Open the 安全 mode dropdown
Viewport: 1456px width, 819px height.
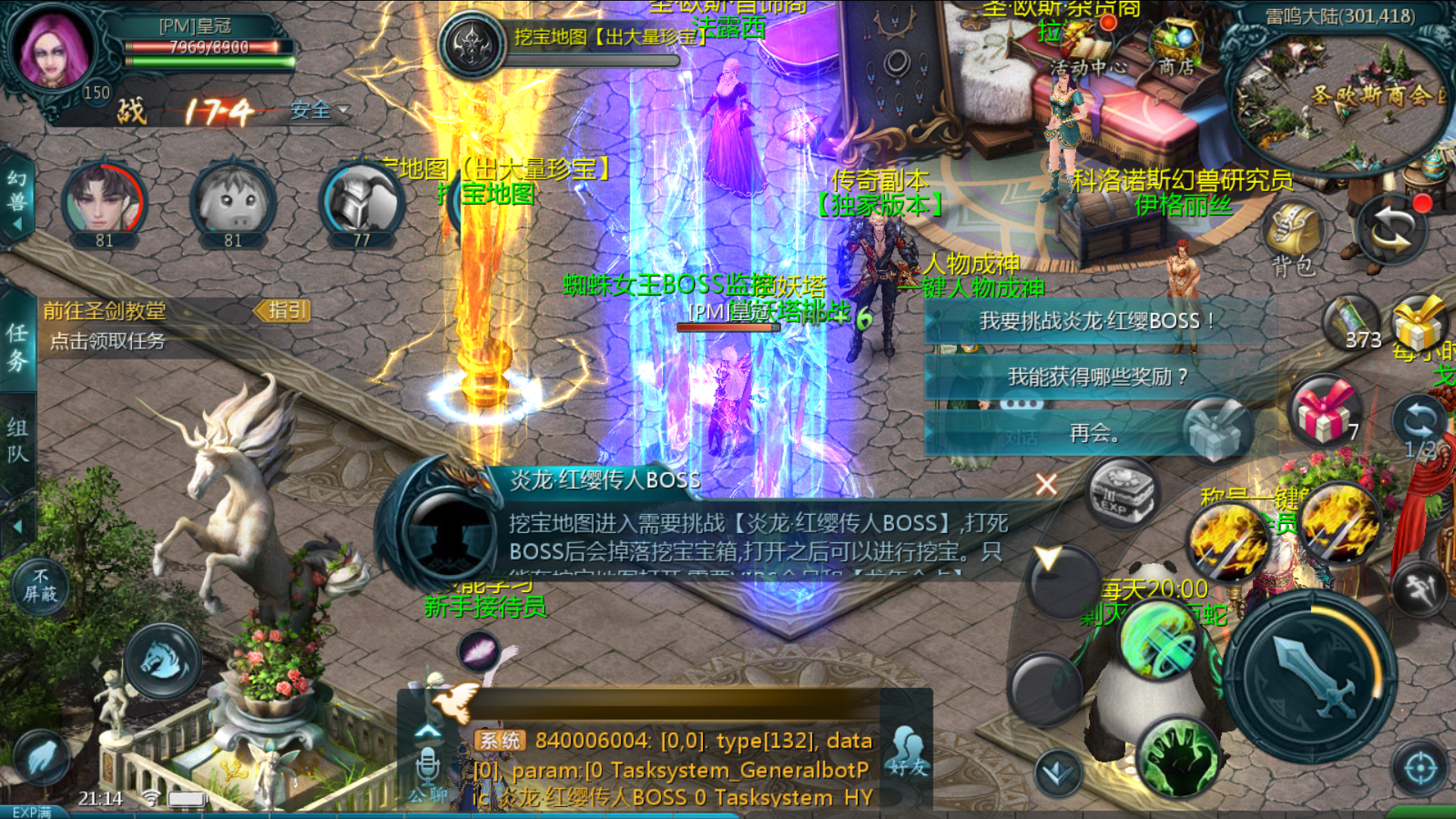pyautogui.click(x=319, y=111)
